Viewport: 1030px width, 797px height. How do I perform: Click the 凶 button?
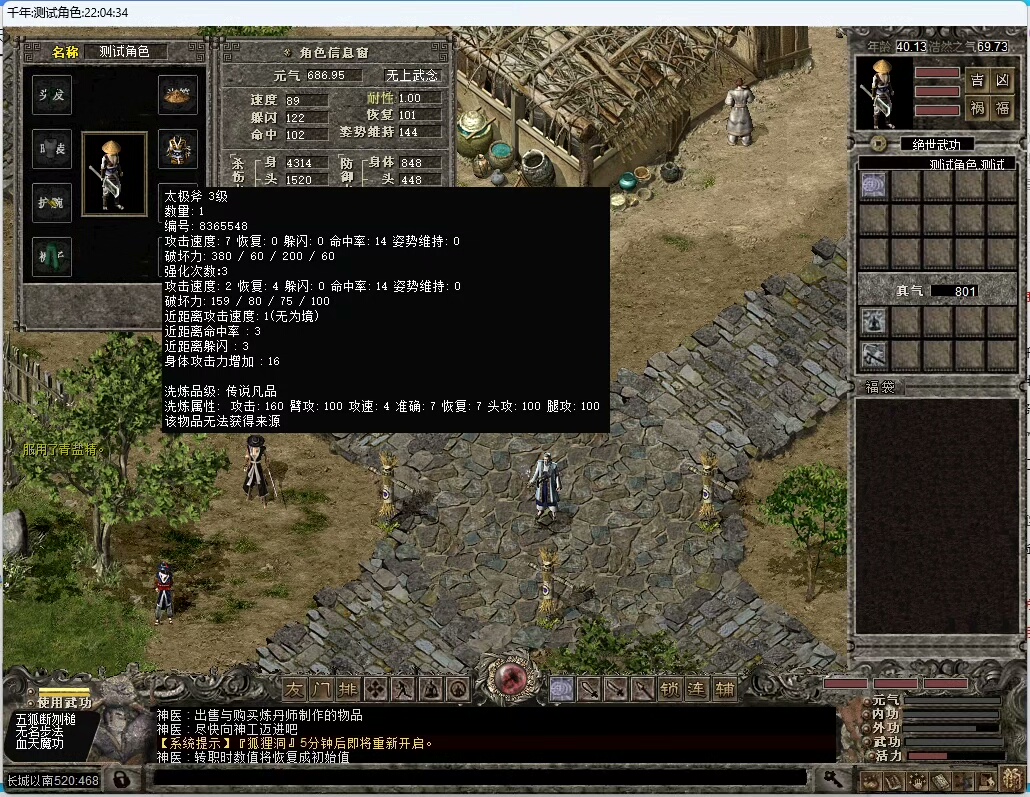pyautogui.click(x=1002, y=81)
